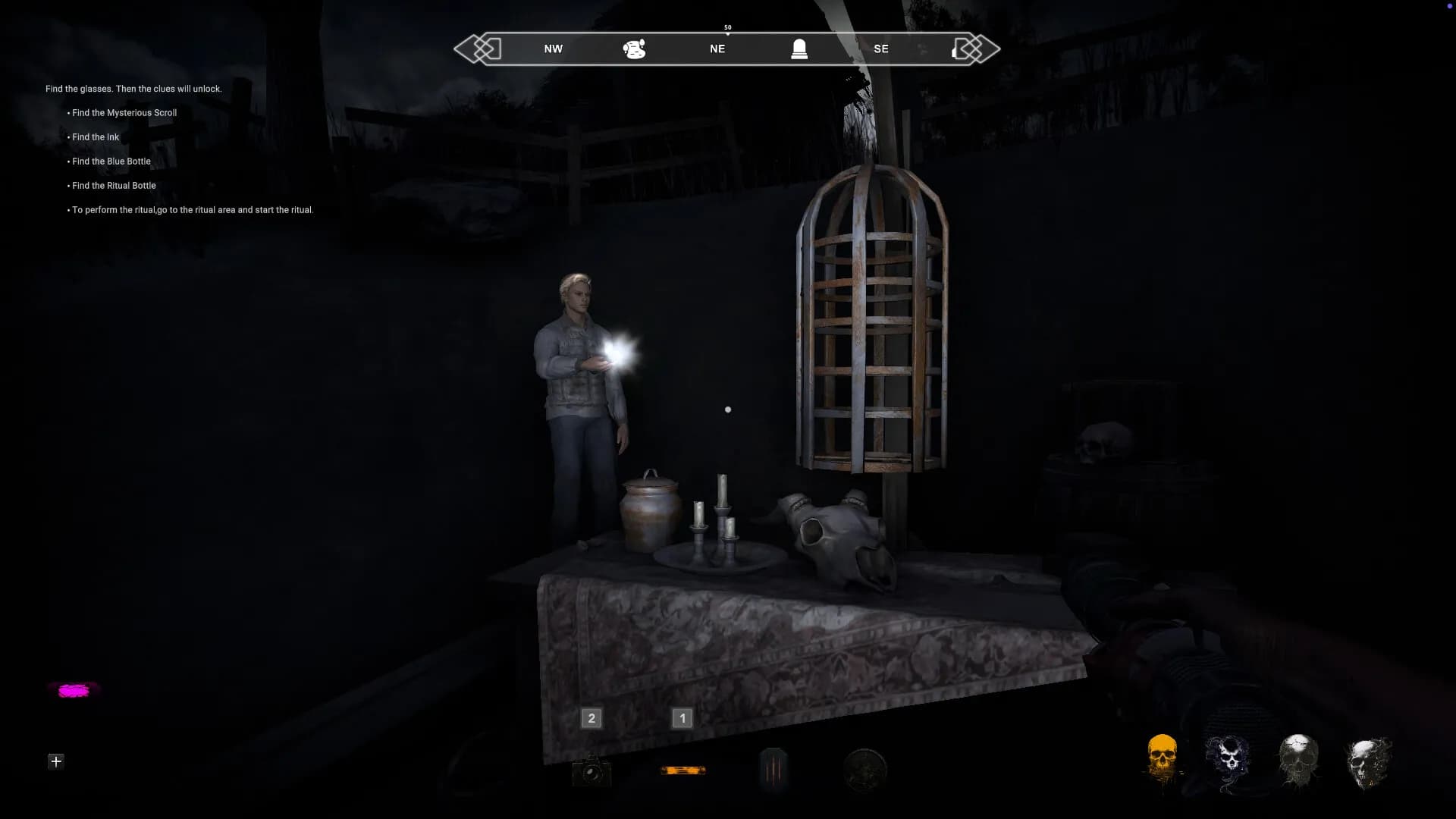Click the SE label on the compass
This screenshot has height=819, width=1456.
pos(881,49)
